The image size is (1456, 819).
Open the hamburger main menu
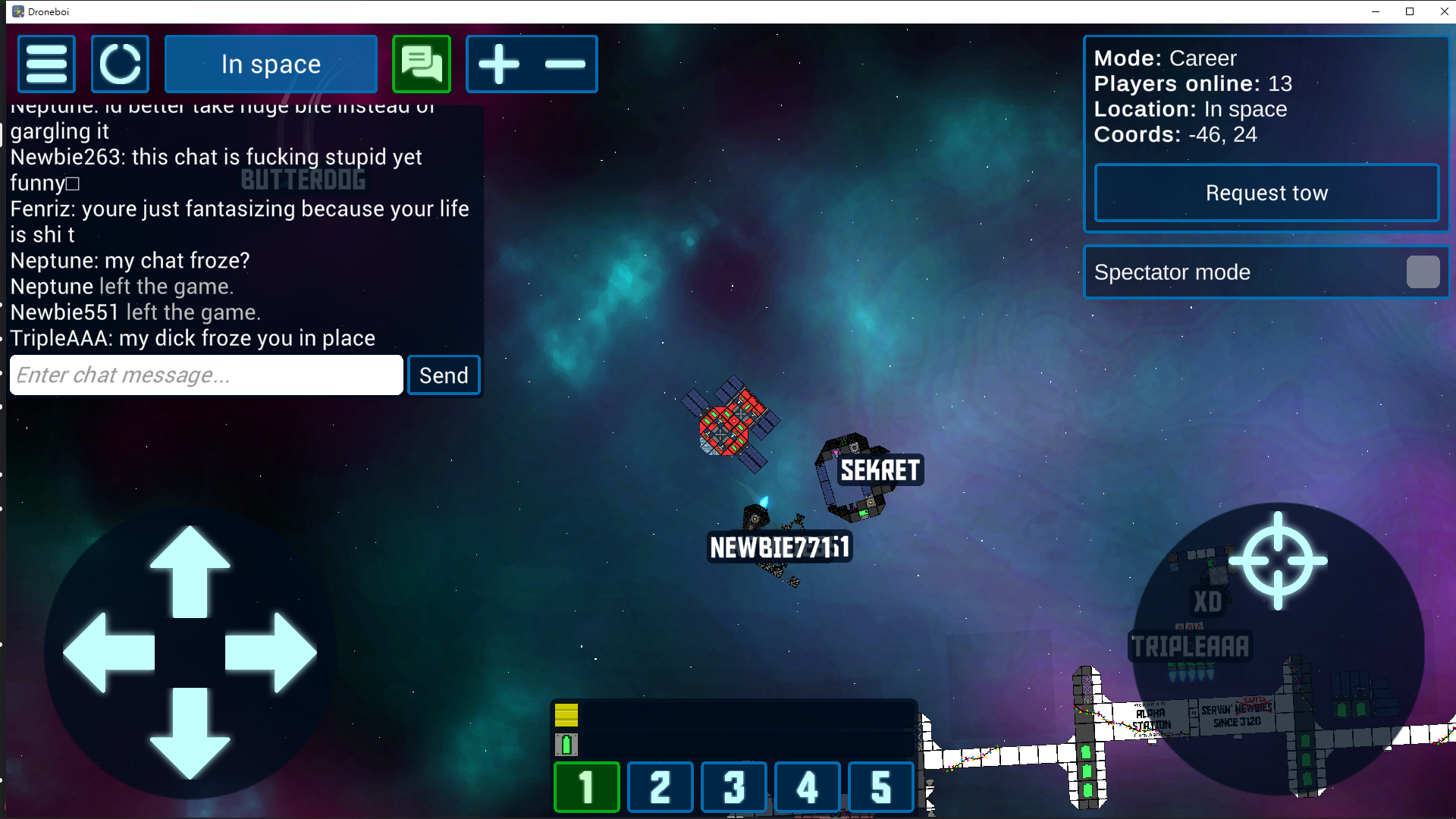pos(46,64)
